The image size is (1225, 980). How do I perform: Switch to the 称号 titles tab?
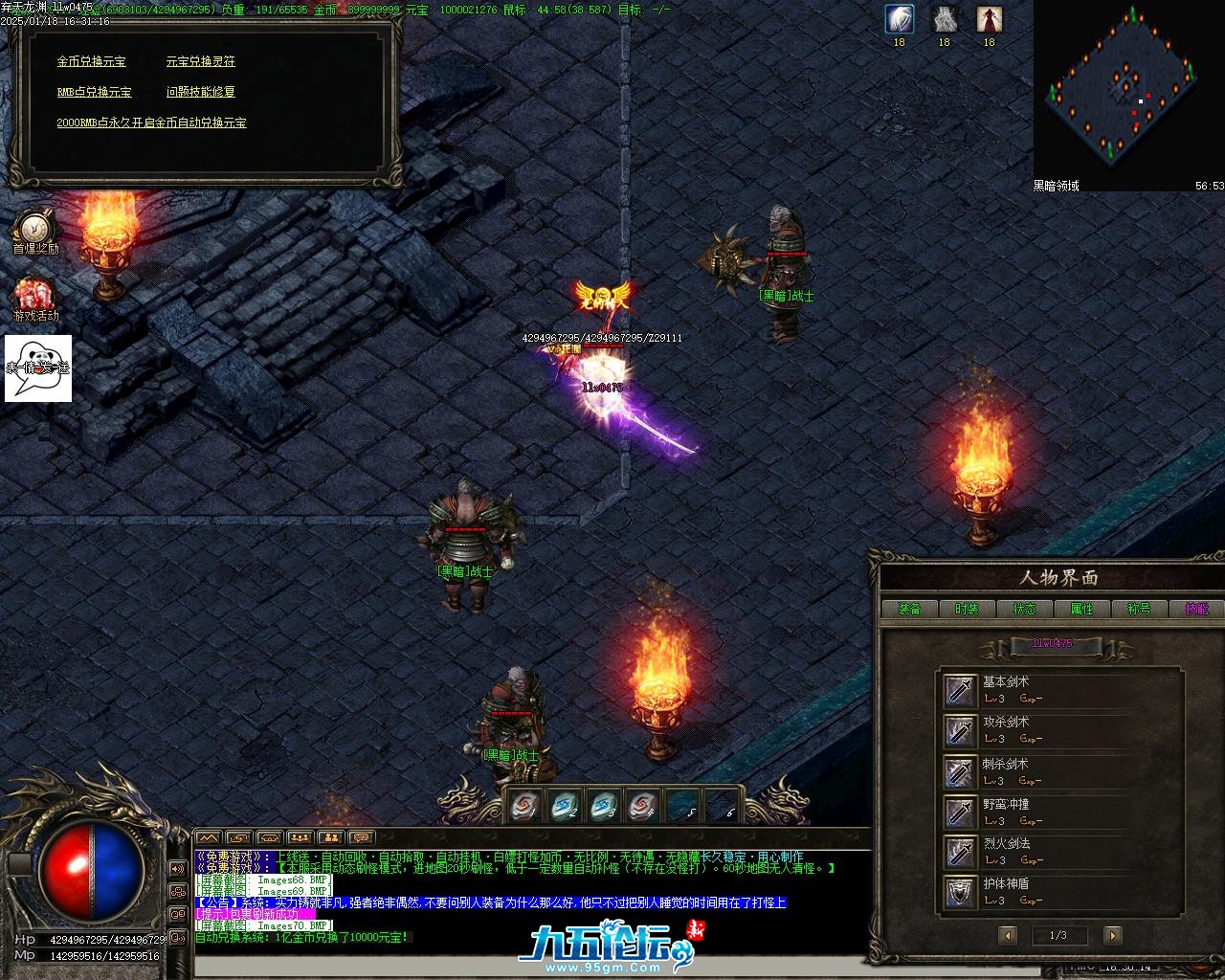1139,609
